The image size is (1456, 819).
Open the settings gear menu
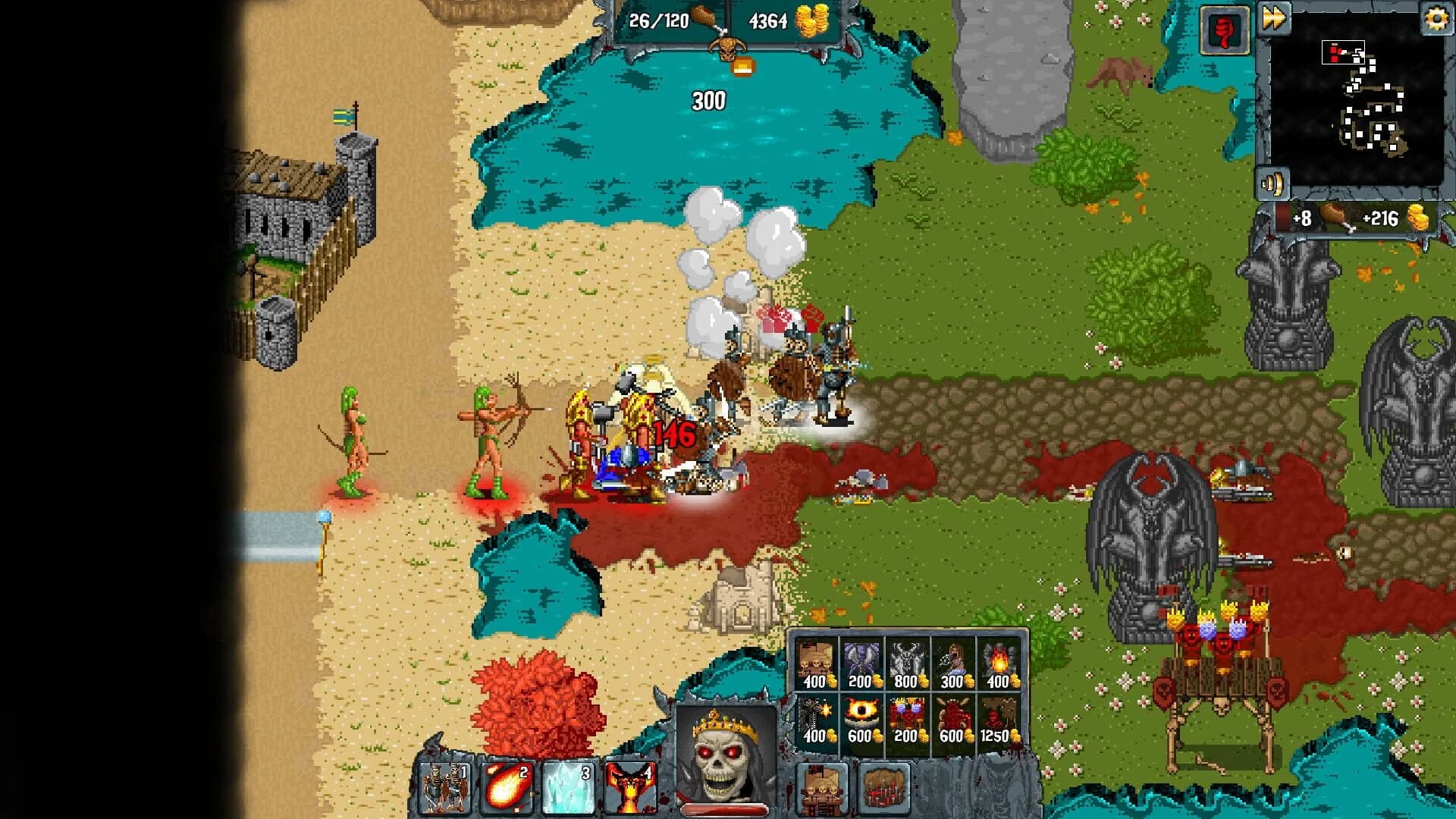click(x=1436, y=19)
